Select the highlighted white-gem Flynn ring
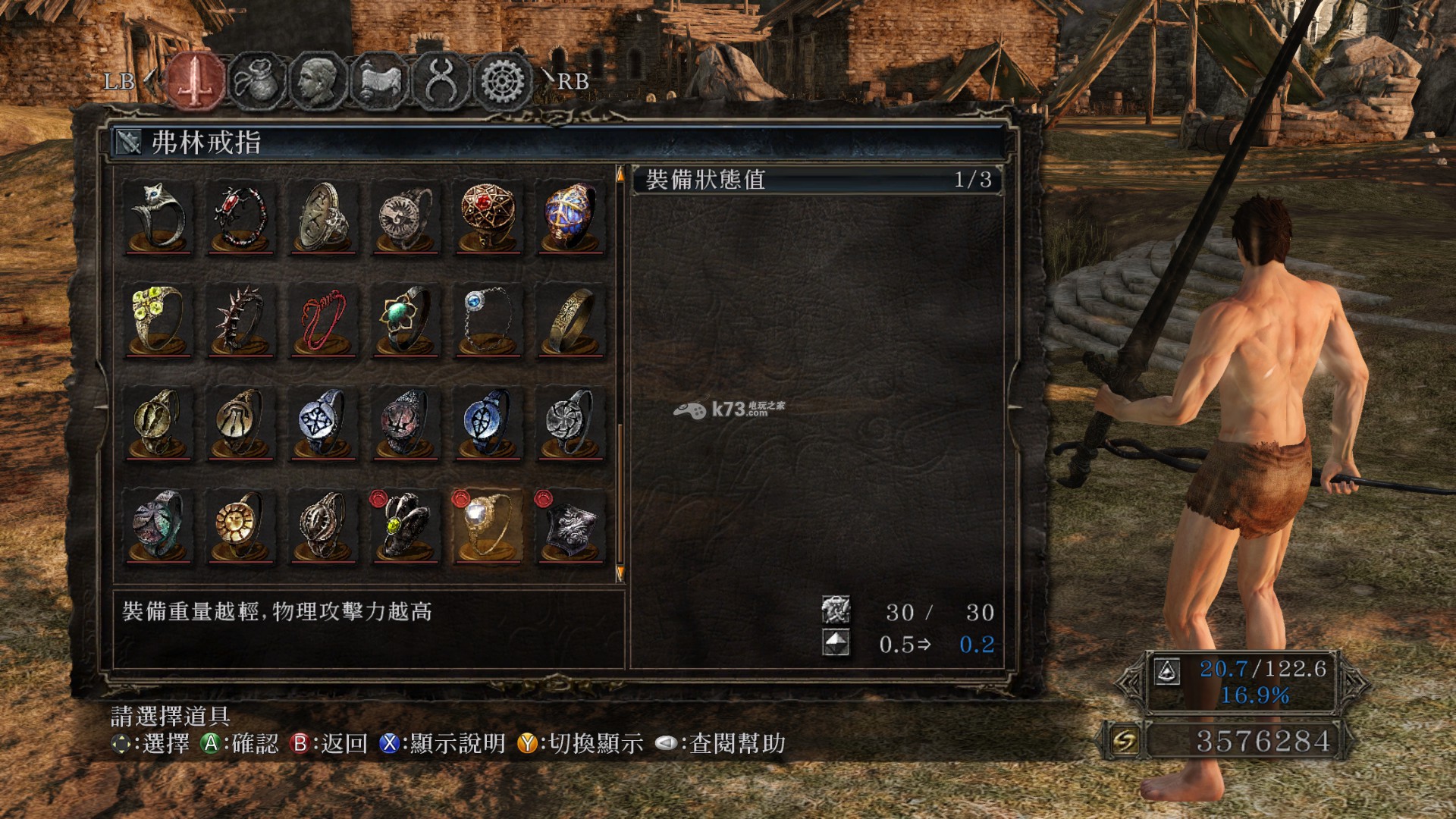The height and width of the screenshot is (819, 1456). [488, 526]
